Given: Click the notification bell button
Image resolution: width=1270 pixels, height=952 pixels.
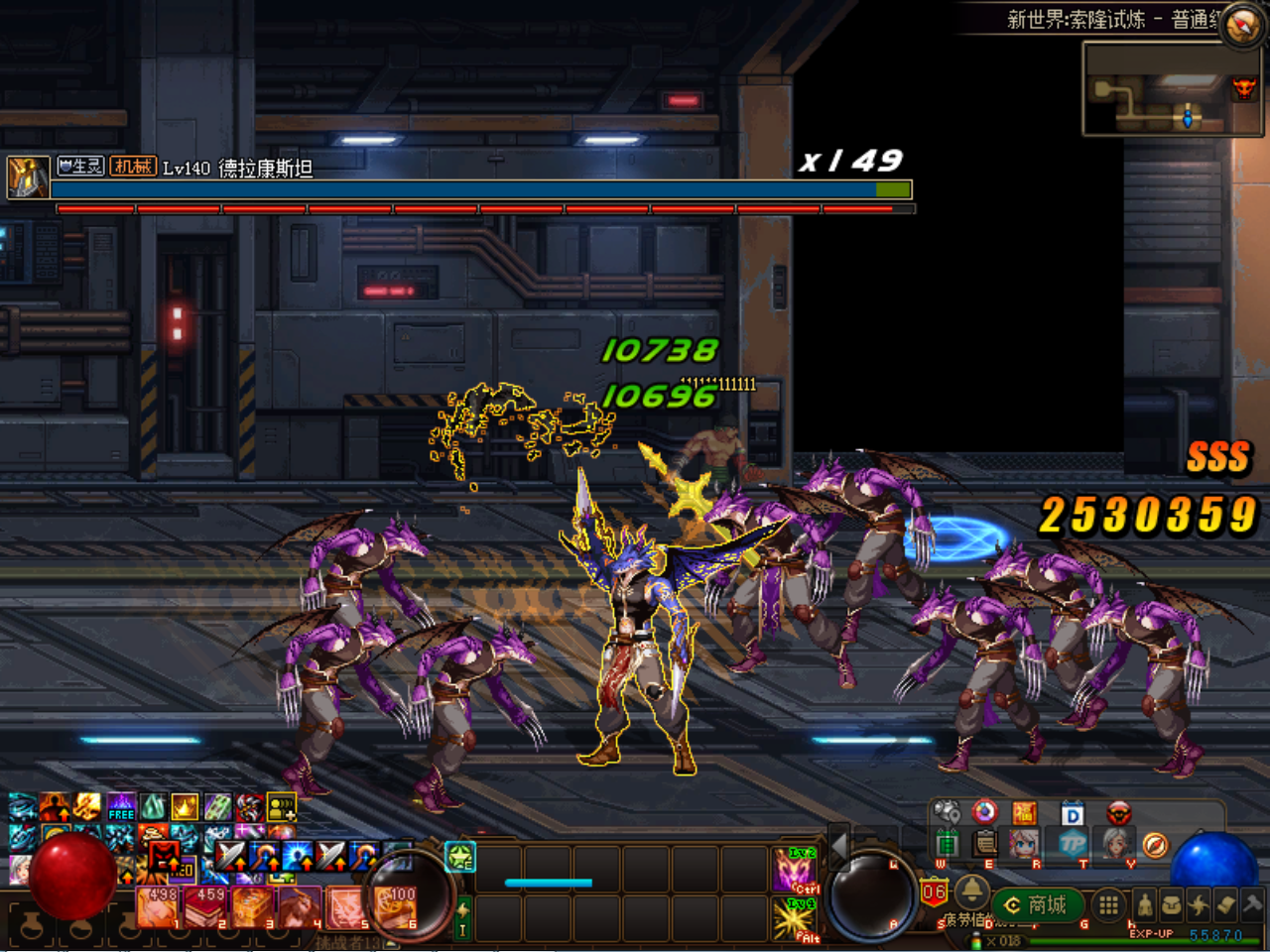Looking at the screenshot, I should coord(971,891).
